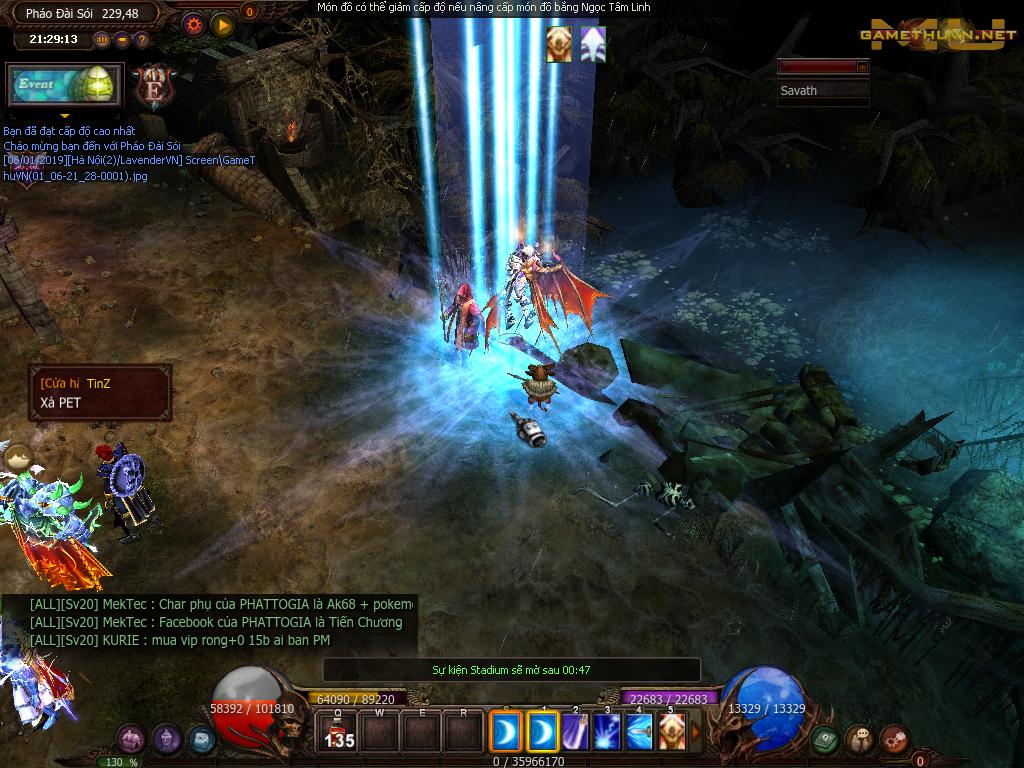This screenshot has width=1024, height=768.
Task: Activate the white beam skill in slot 2
Action: pyautogui.click(x=576, y=733)
